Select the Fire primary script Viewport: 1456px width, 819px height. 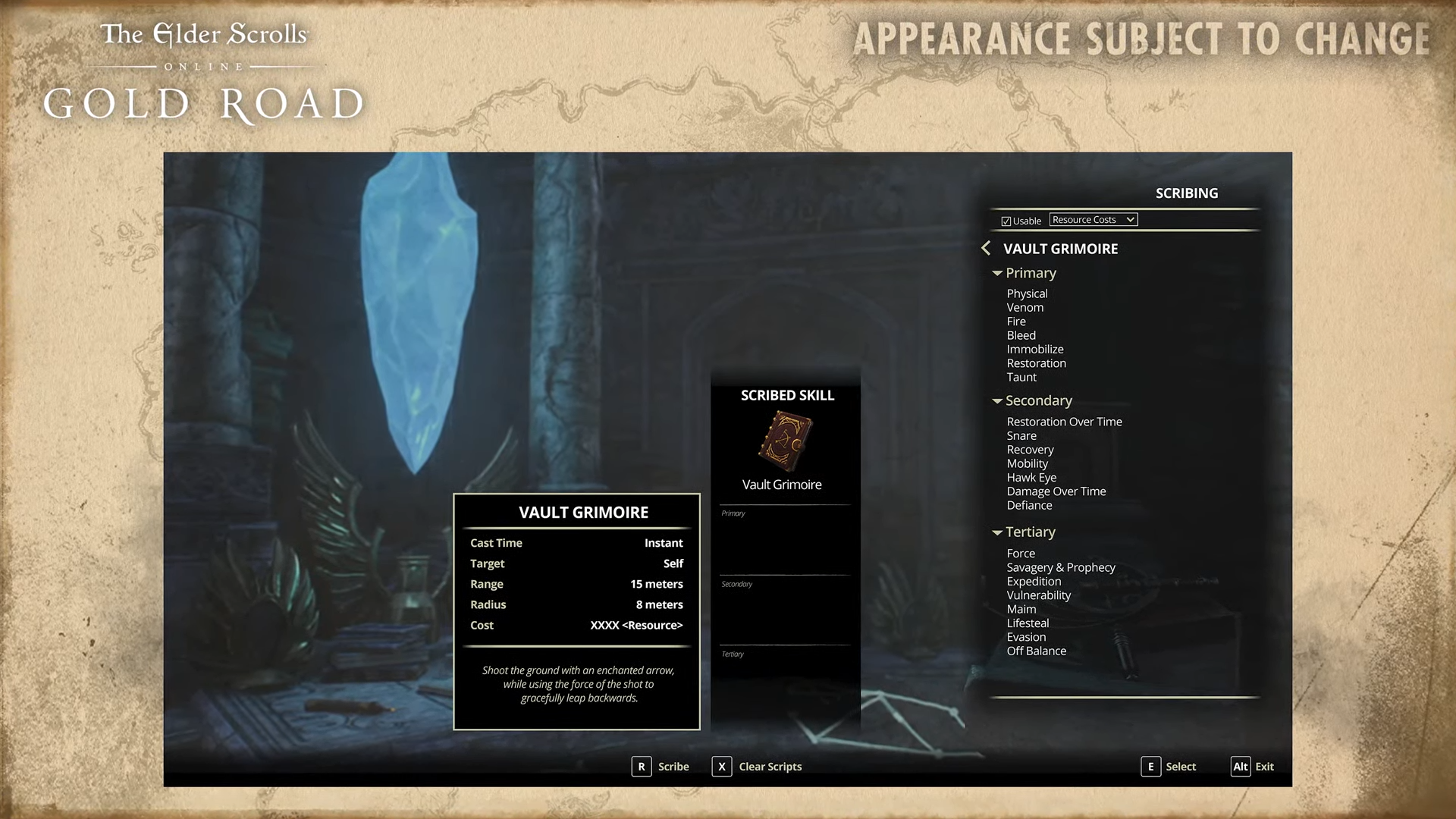click(x=1015, y=322)
